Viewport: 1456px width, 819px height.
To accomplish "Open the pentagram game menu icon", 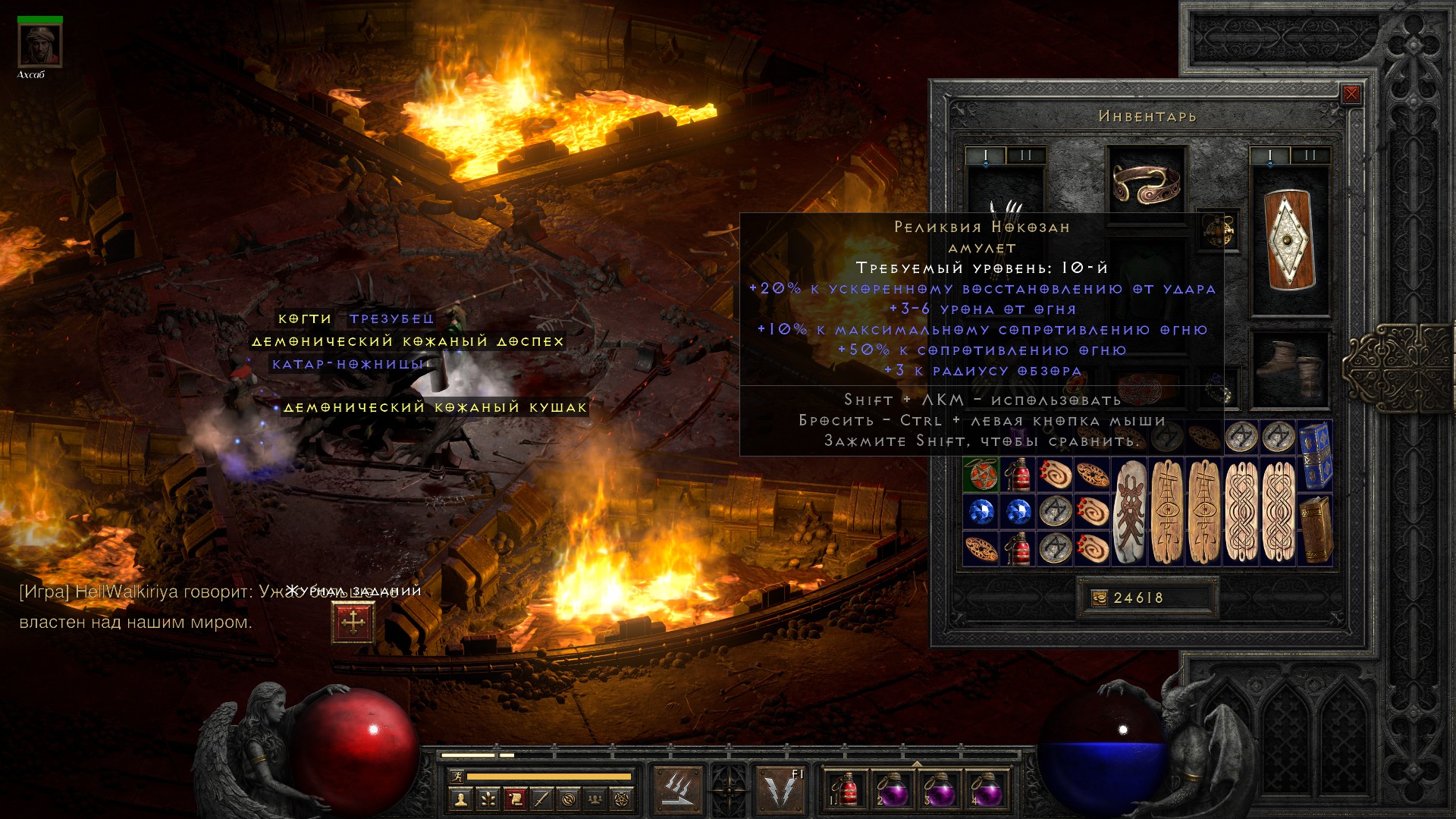I will [623, 799].
